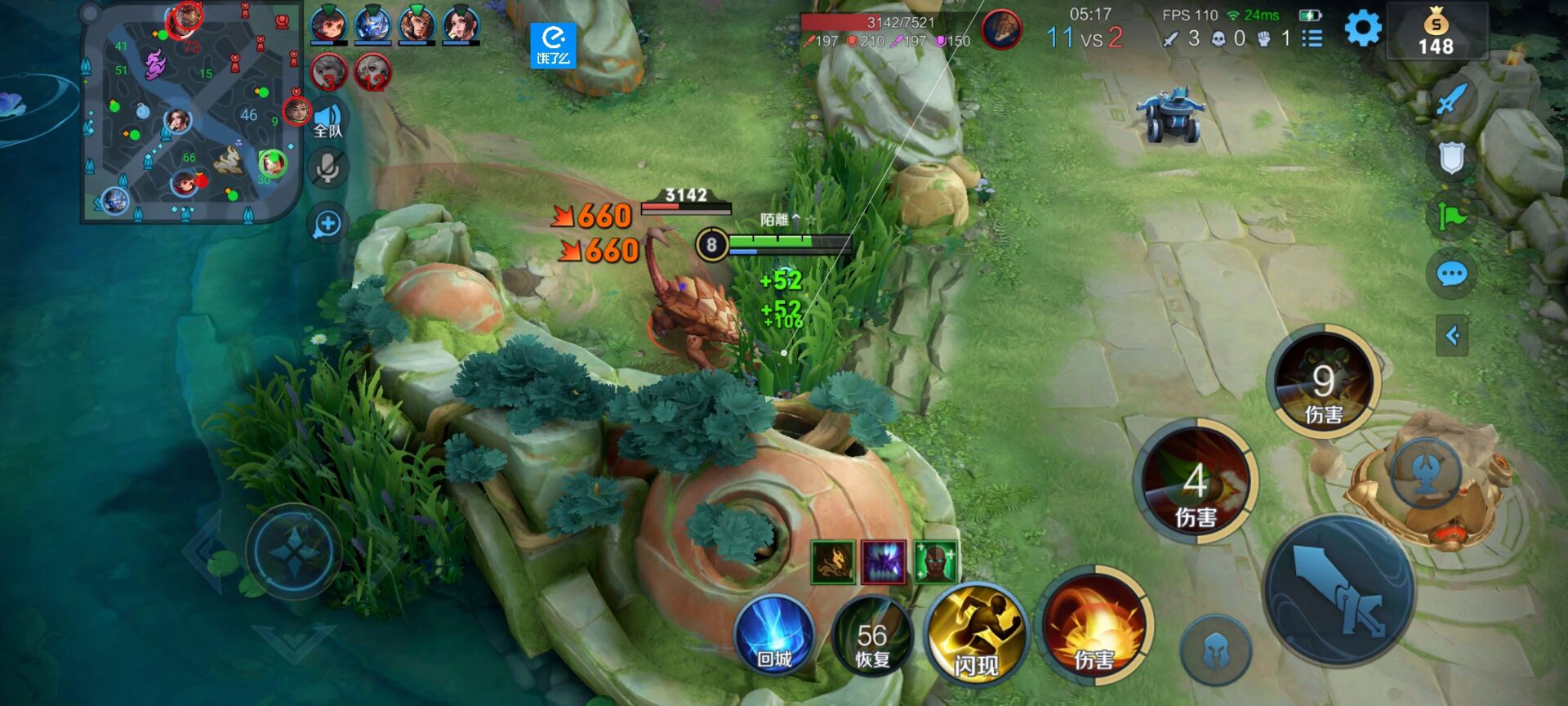Open the gold shop showing 148
This screenshot has height=706, width=1568.
[1435, 32]
